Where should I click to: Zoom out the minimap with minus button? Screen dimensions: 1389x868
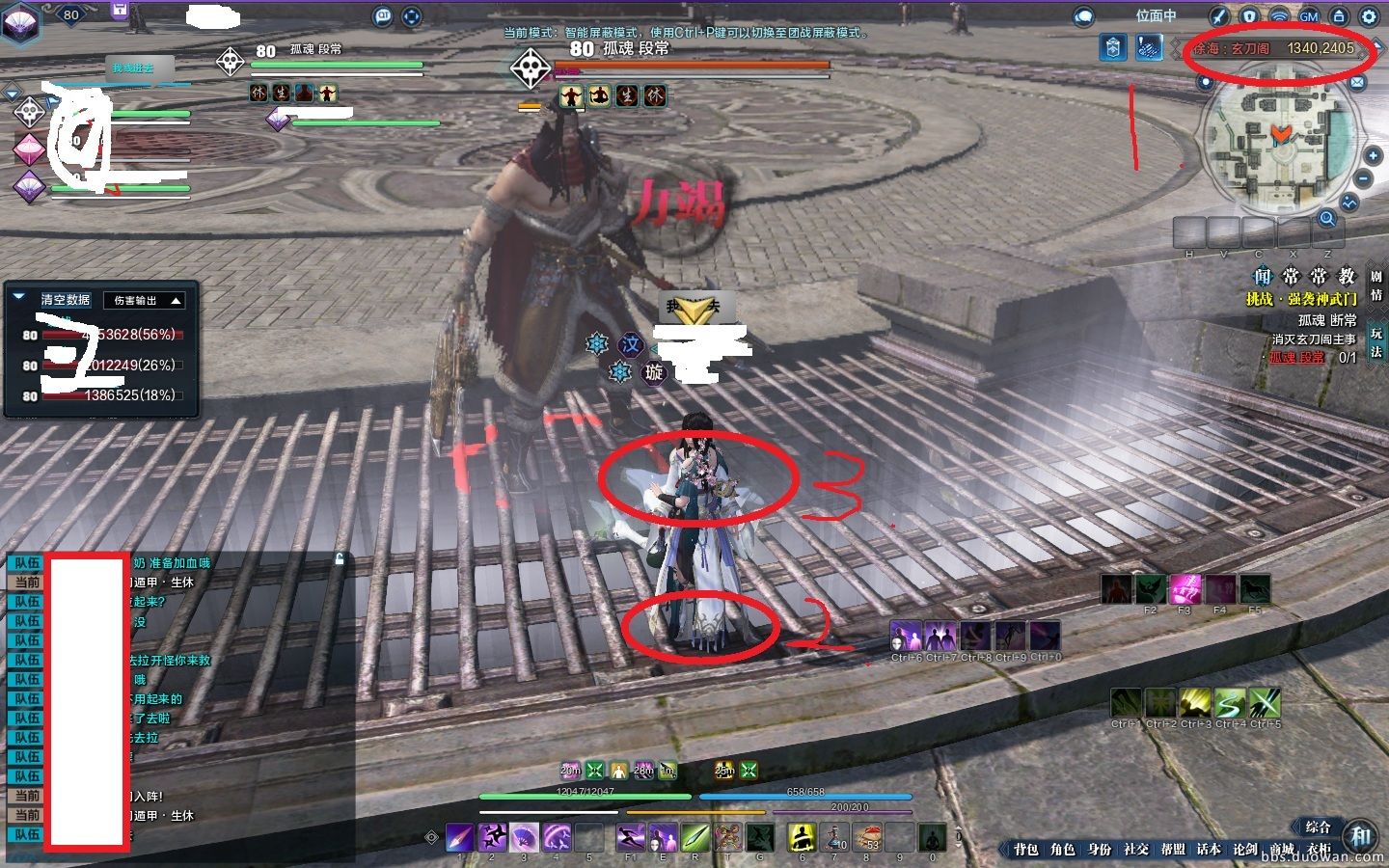coord(1363,178)
